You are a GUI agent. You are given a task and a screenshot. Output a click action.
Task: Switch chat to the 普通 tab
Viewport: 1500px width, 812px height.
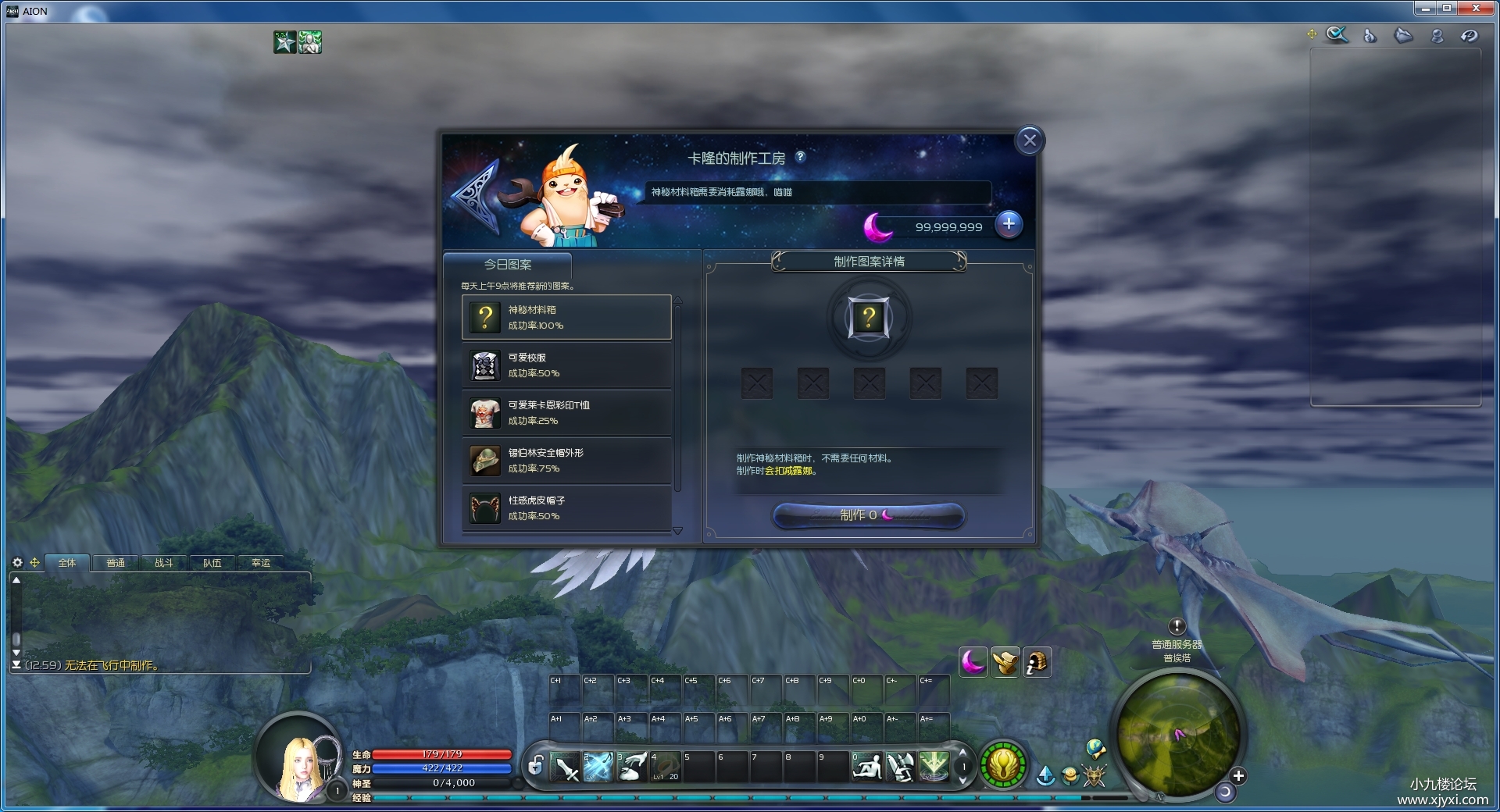pos(116,563)
